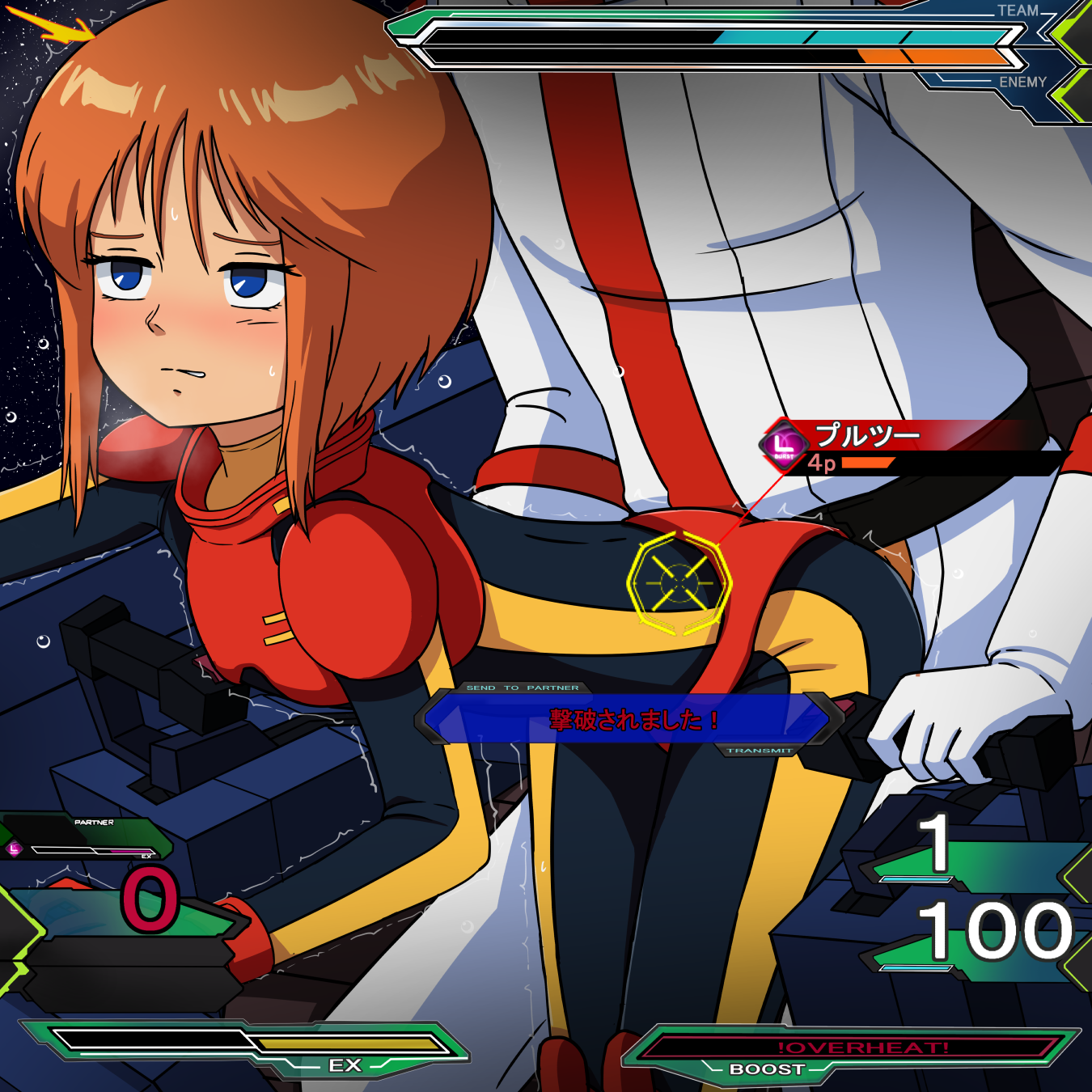Screen dimensions: 1092x1092
Task: Click the yellow lock-on target marker
Action: 679,582
